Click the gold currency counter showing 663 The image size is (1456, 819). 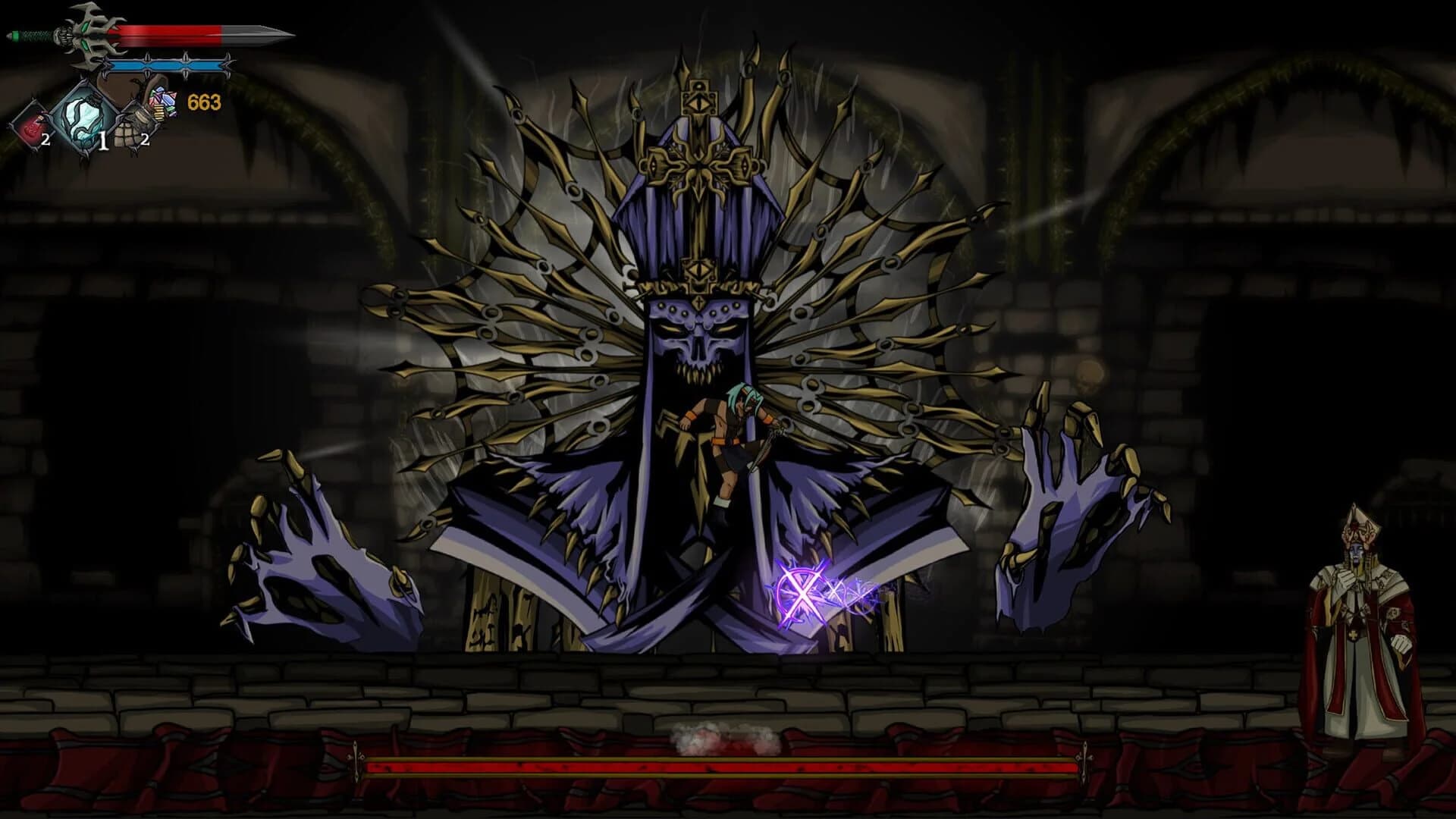point(204,101)
